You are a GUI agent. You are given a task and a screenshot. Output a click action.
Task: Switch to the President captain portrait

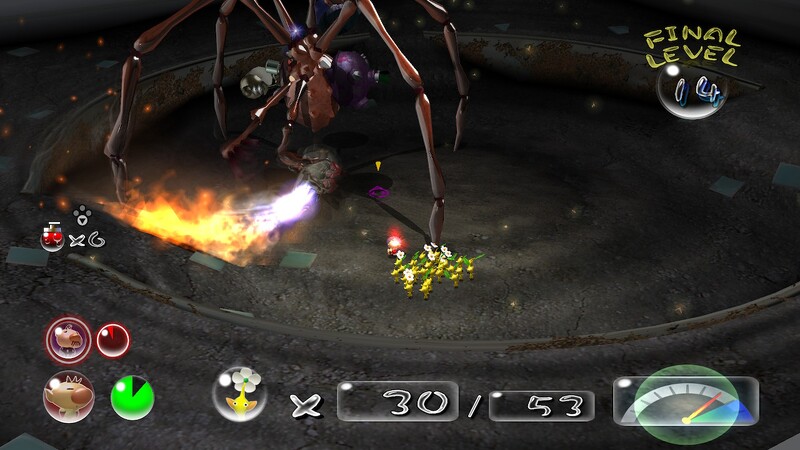tap(68, 340)
